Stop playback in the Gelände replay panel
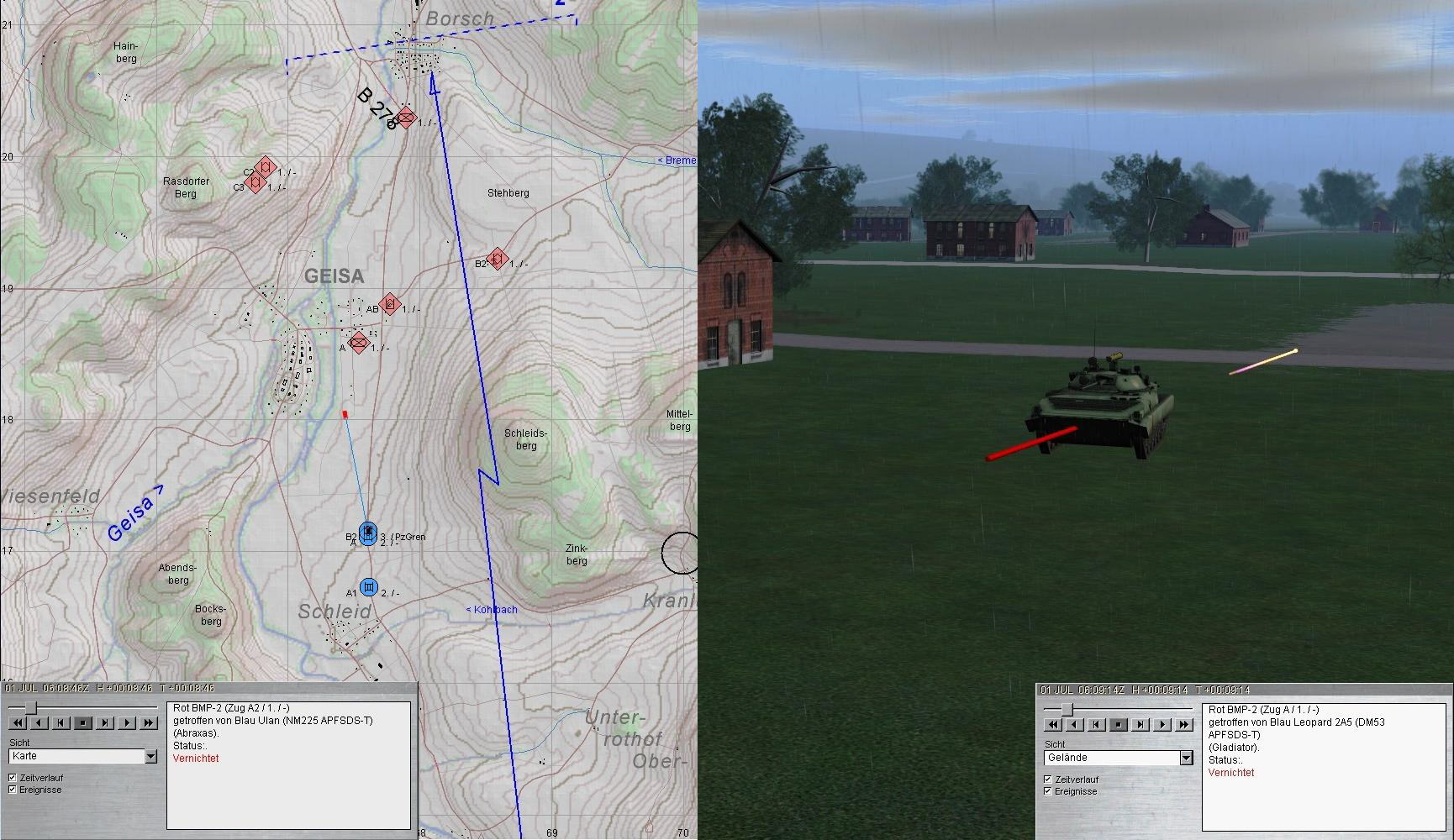Screen dimensions: 1454x840 [x=1119, y=724]
